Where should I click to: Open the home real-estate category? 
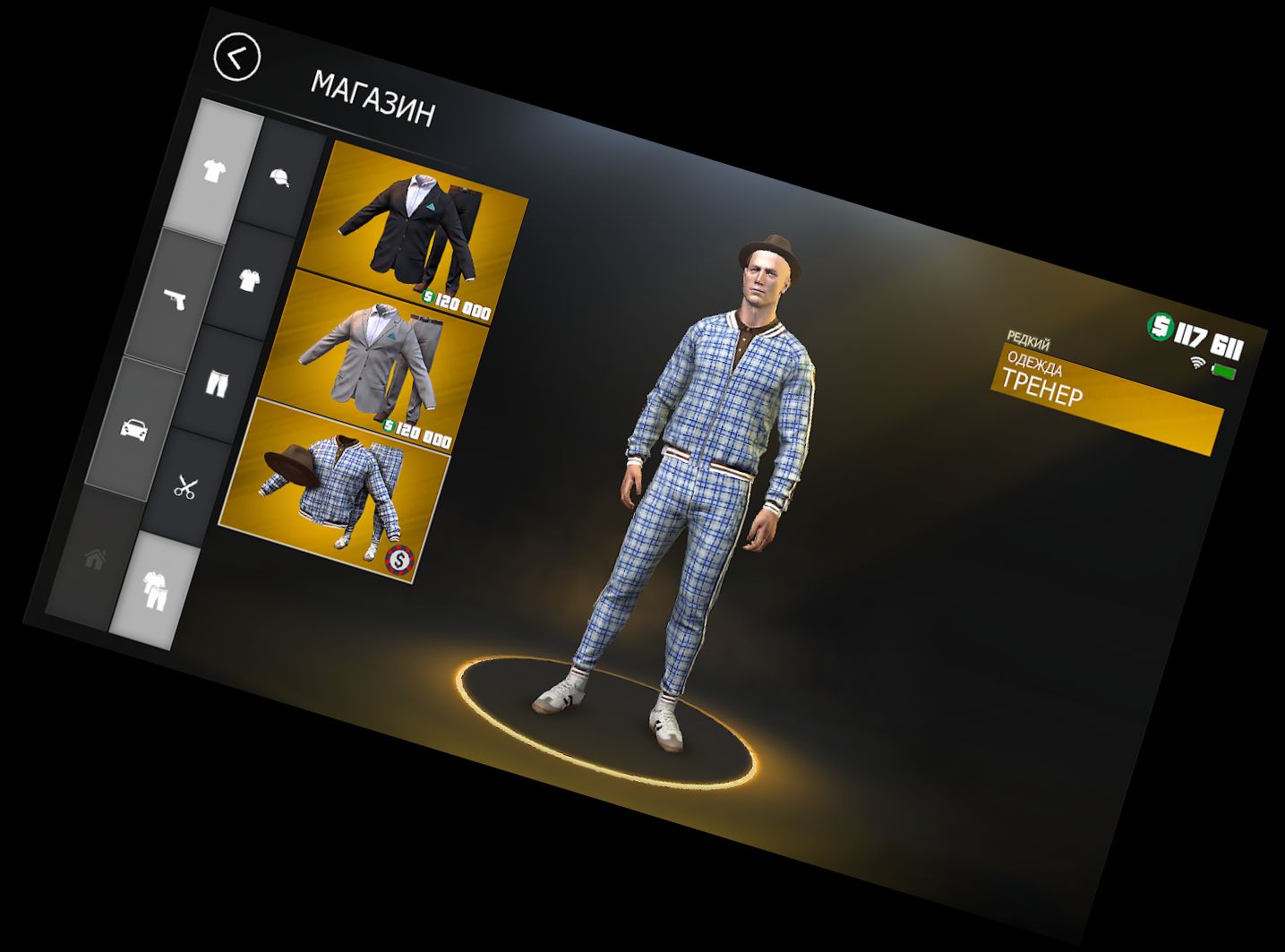pos(94,559)
